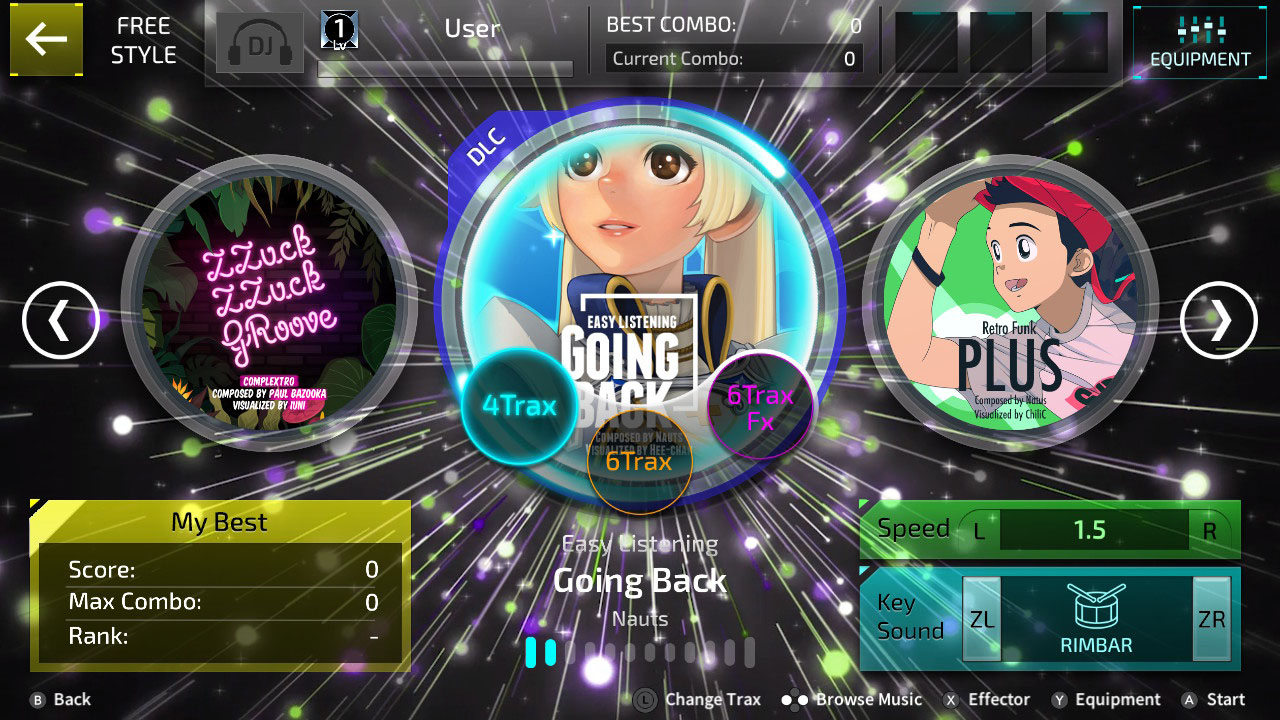Select the Level 1 badge icon

338,29
